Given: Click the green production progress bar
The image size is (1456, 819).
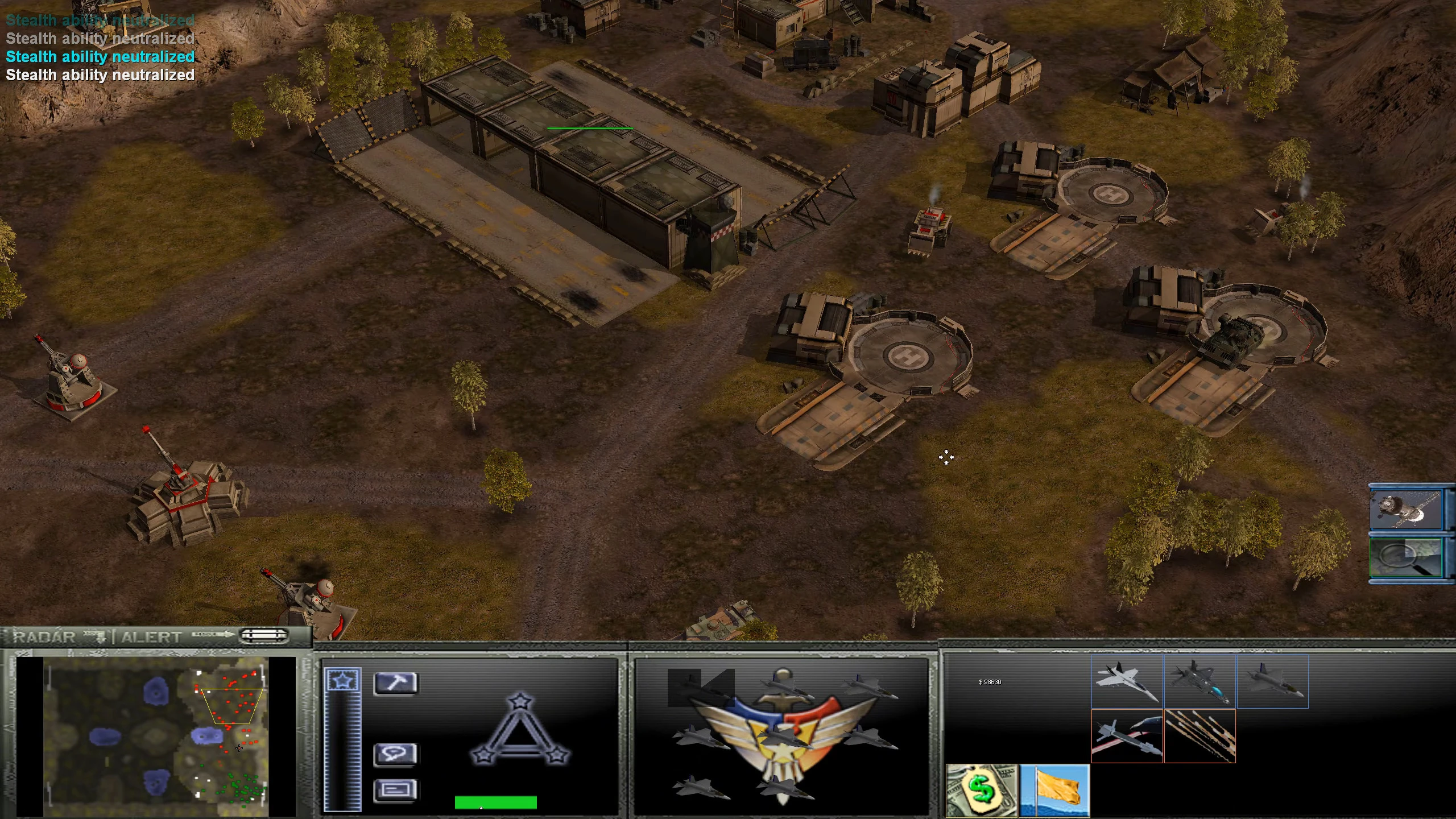Looking at the screenshot, I should [x=495, y=801].
